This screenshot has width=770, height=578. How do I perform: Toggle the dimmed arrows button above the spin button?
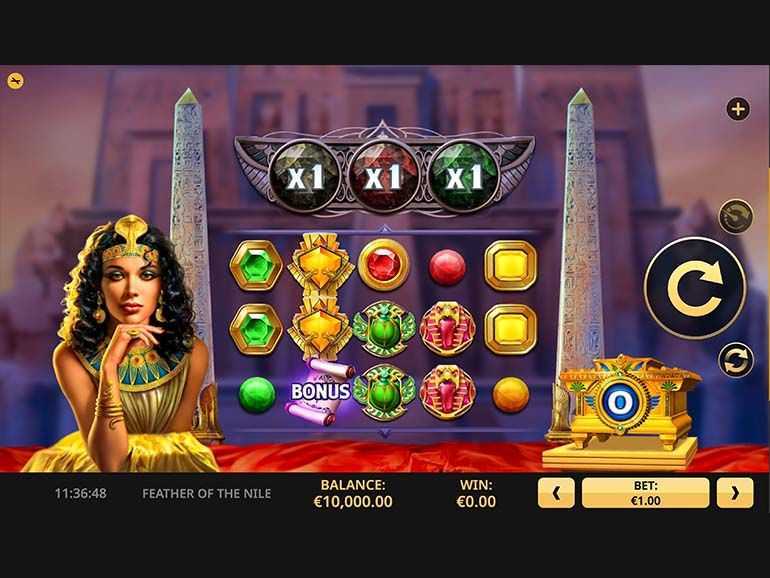pyautogui.click(x=735, y=216)
